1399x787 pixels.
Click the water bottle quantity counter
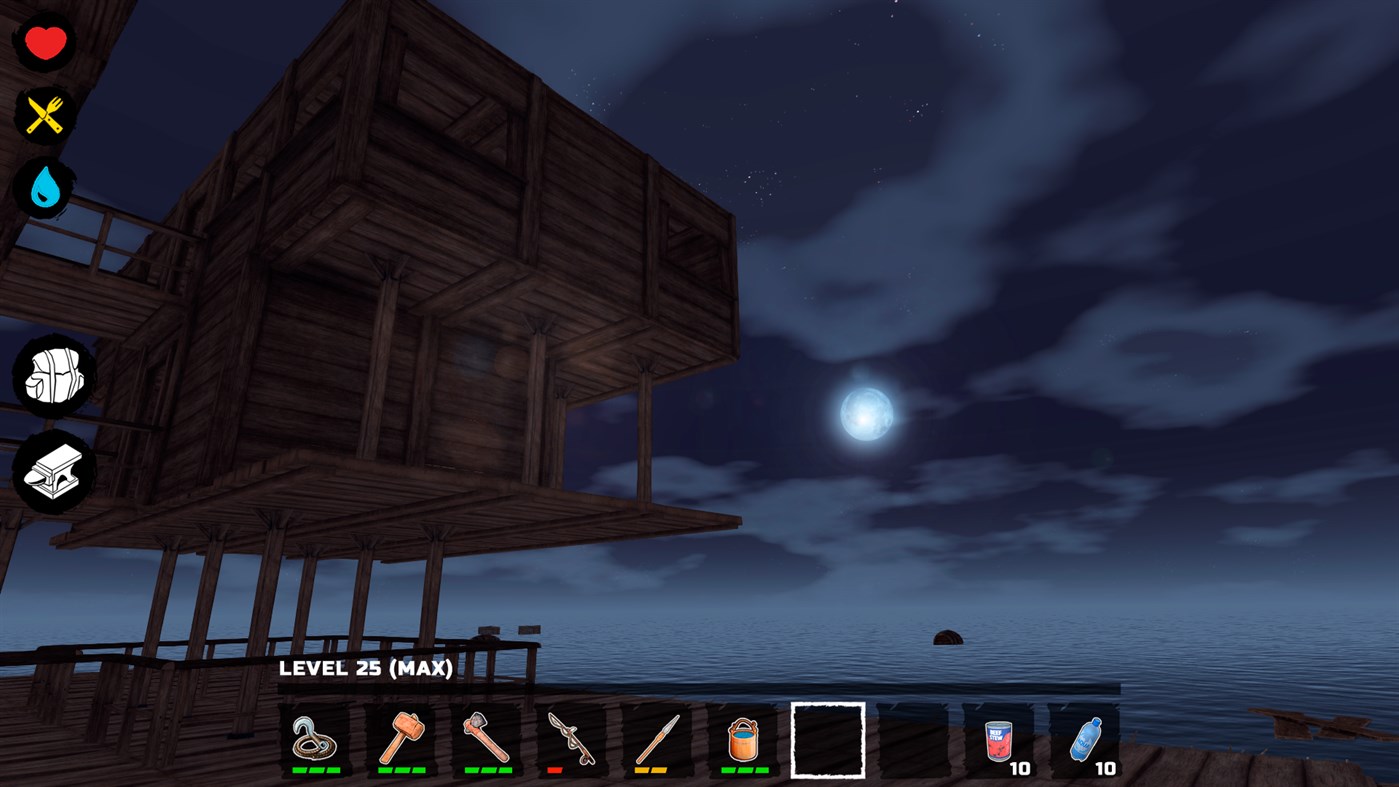(1106, 769)
